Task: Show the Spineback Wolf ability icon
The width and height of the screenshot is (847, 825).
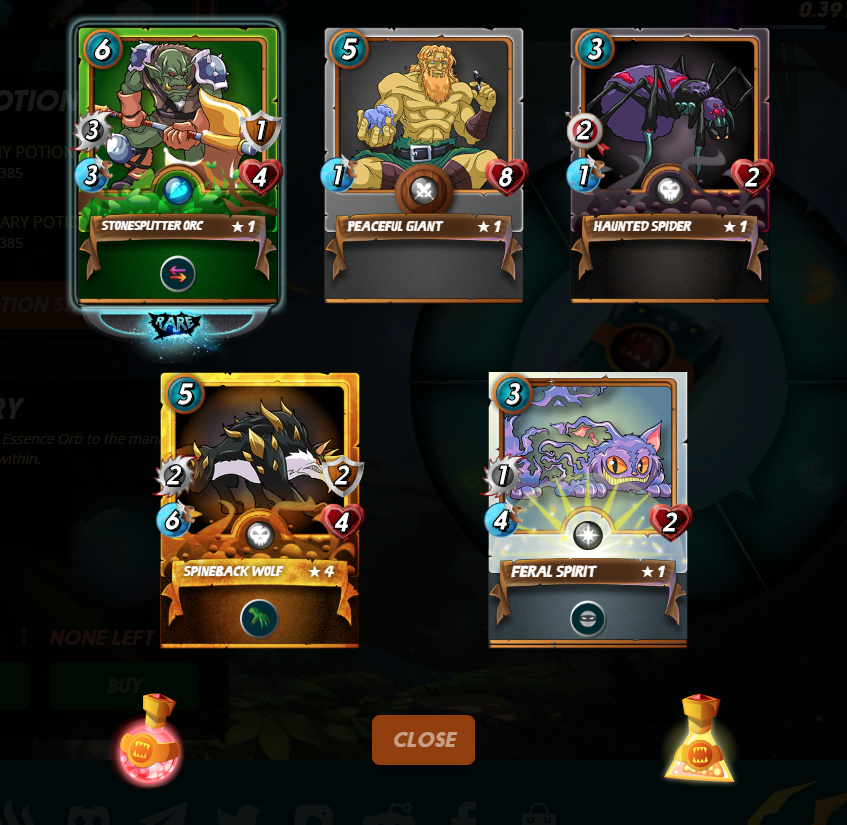Action: (260, 618)
